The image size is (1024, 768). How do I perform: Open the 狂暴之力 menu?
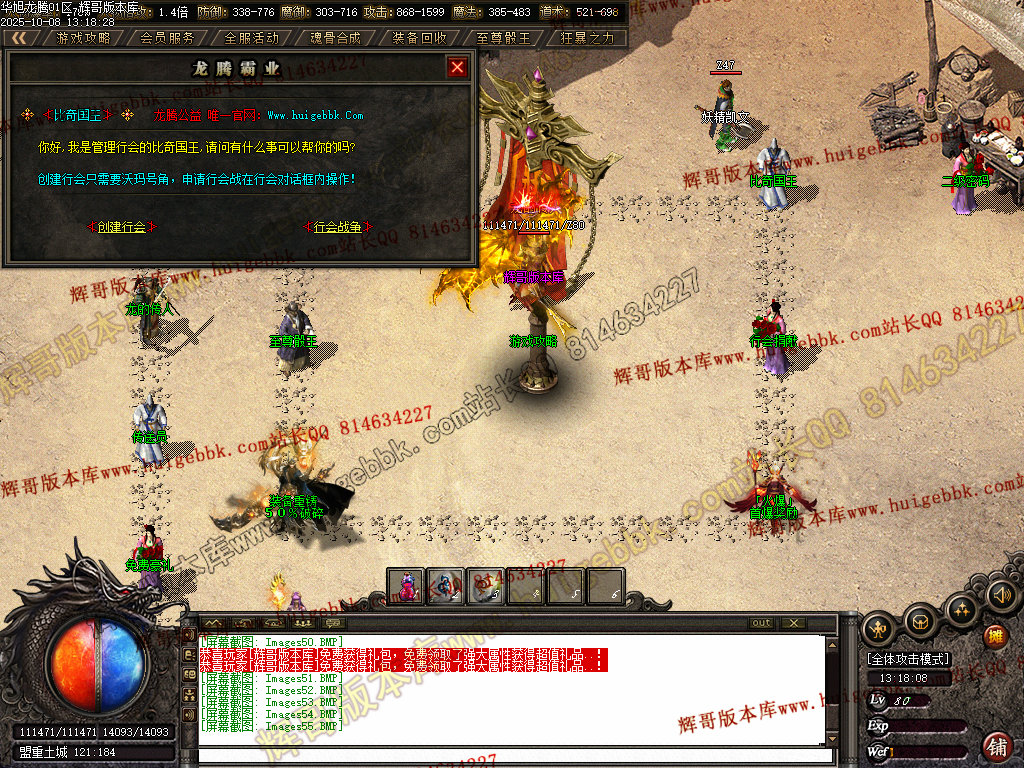click(x=587, y=38)
